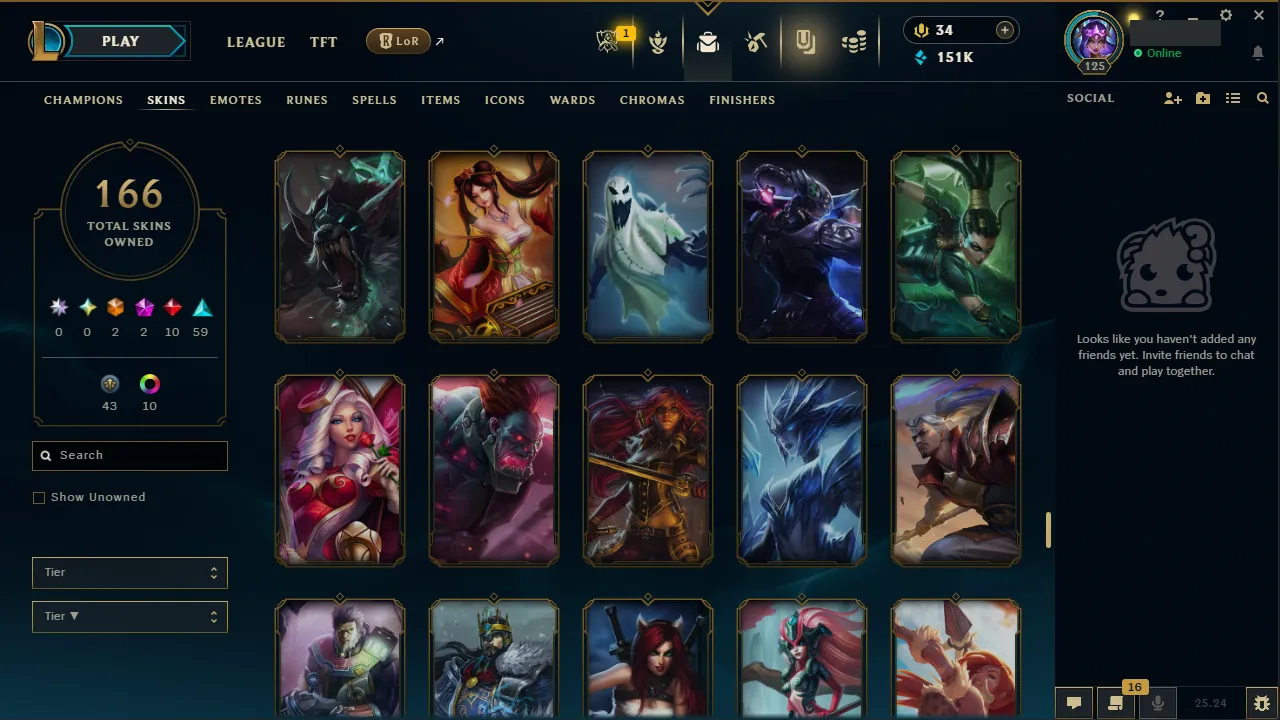Switch to the TFT tab
The height and width of the screenshot is (720, 1280).
pos(323,42)
